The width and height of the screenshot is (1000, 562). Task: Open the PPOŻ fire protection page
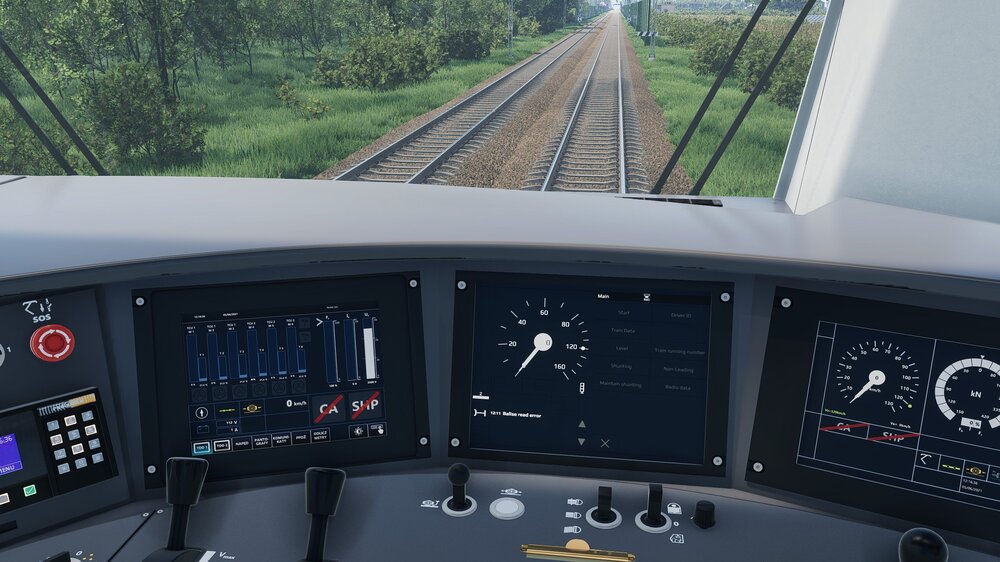300,437
